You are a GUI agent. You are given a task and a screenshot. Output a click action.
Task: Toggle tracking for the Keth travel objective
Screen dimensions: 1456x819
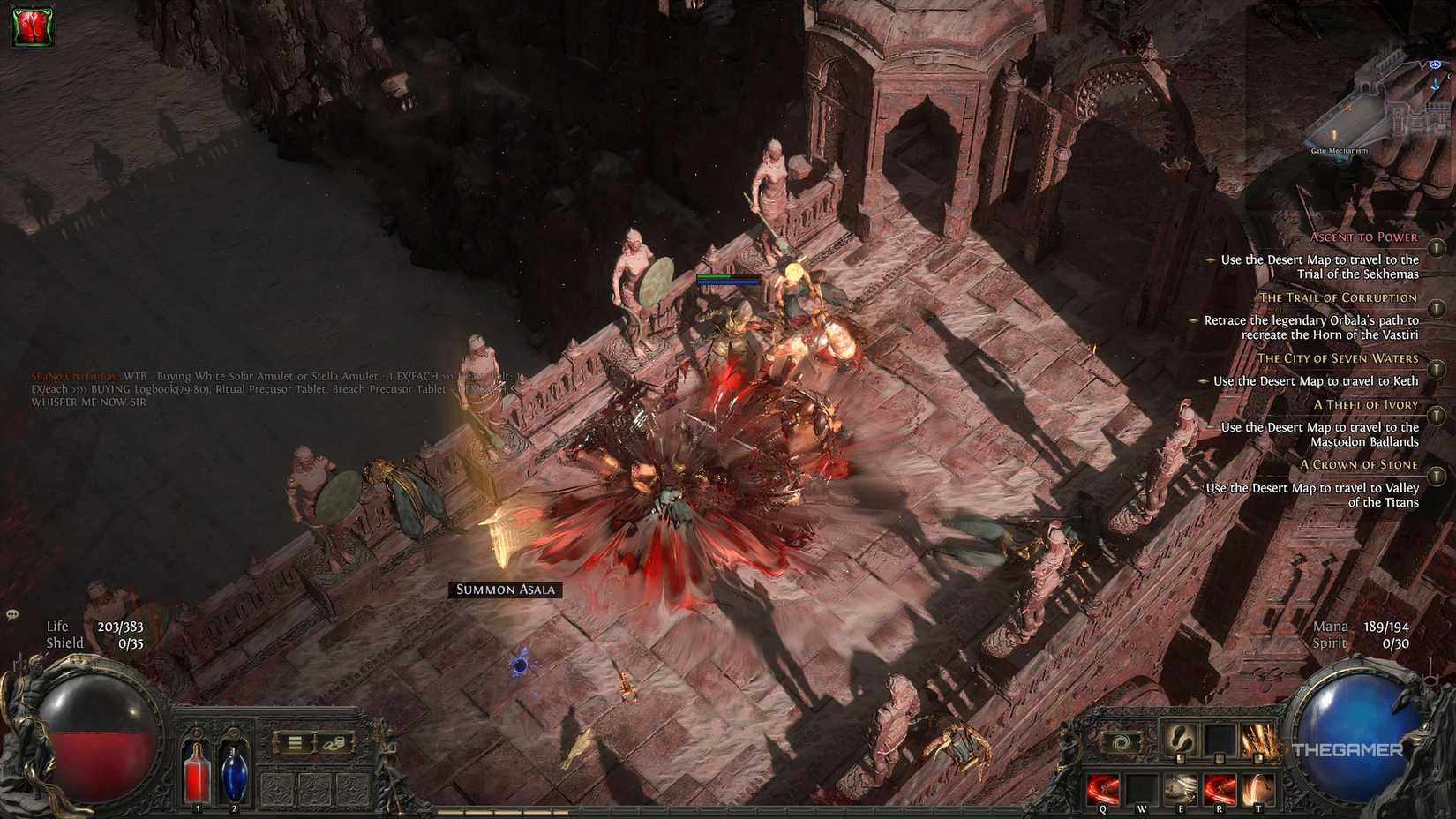coord(1204,381)
